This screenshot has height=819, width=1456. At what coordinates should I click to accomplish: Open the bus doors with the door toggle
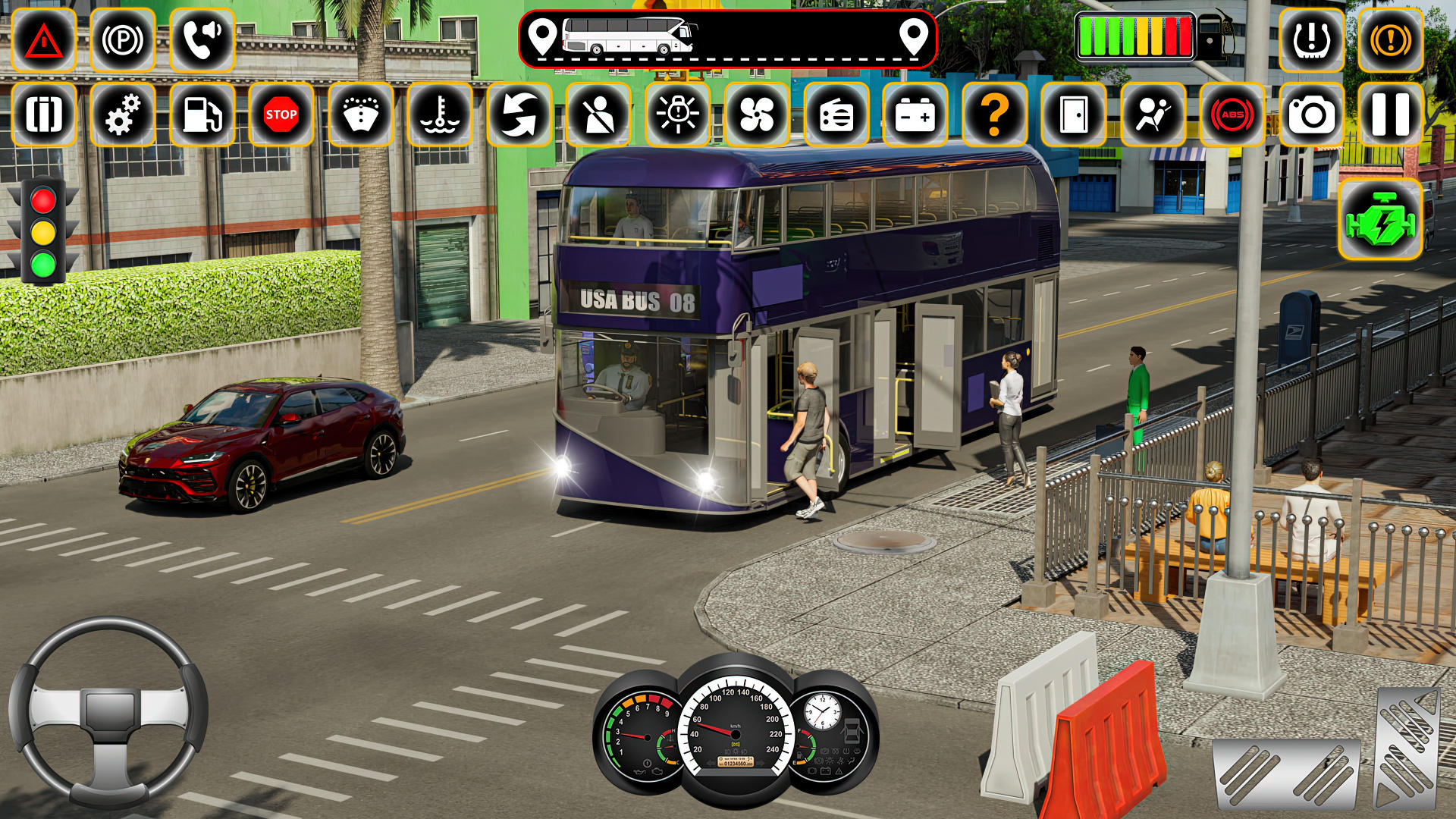coord(1072,116)
